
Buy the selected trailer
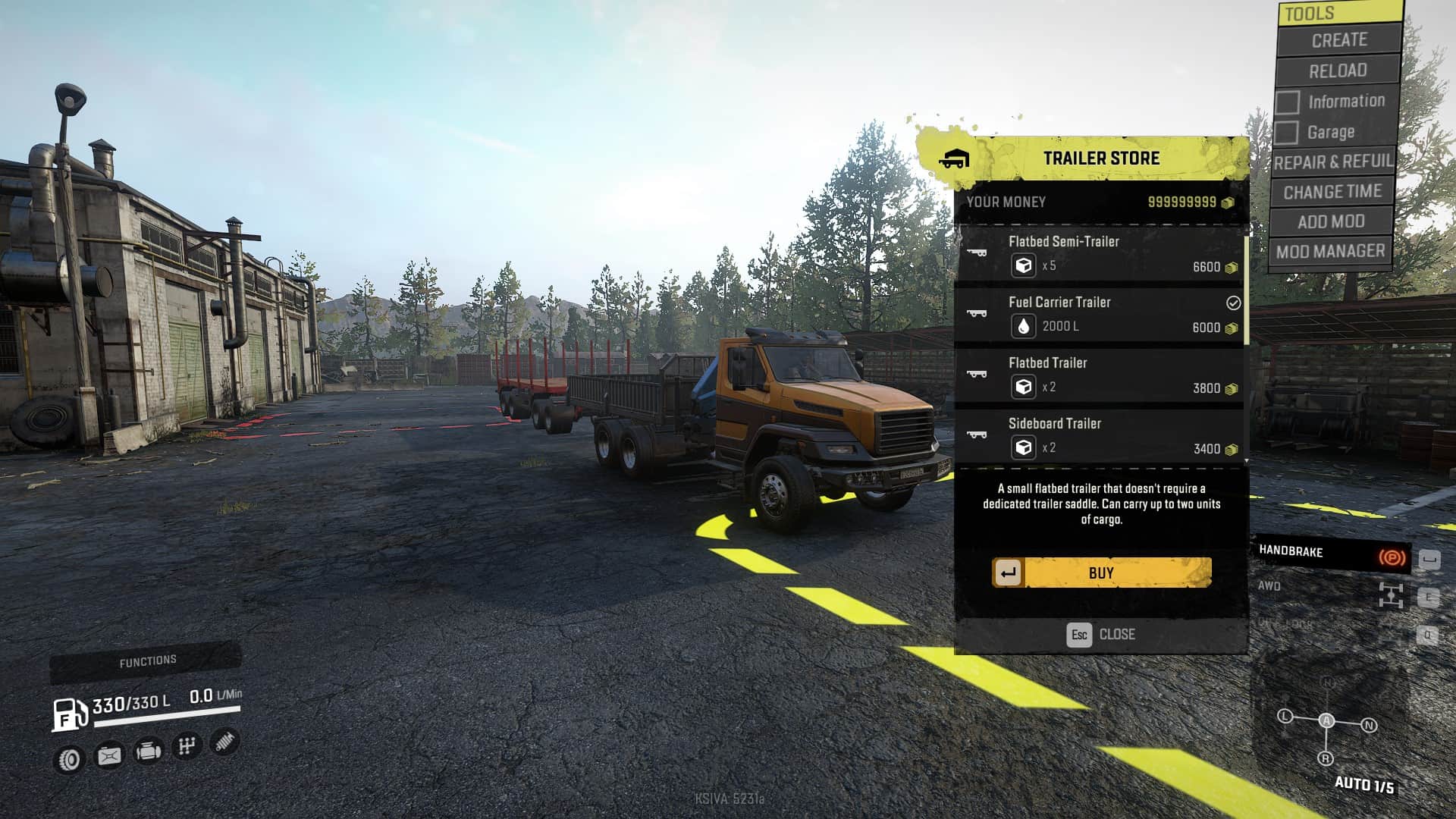(1101, 573)
